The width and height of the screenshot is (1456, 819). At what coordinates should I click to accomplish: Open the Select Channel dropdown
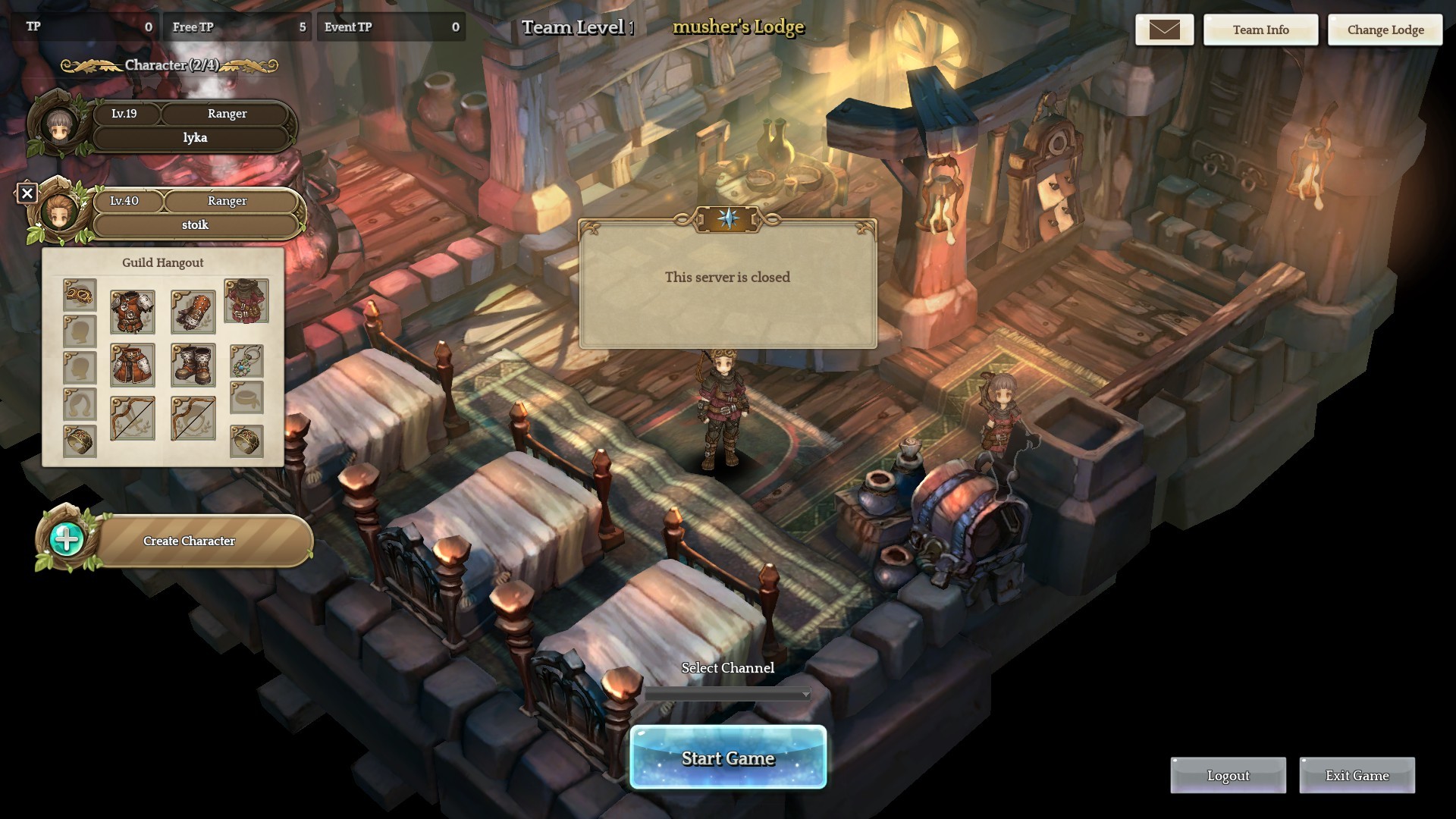(x=727, y=694)
